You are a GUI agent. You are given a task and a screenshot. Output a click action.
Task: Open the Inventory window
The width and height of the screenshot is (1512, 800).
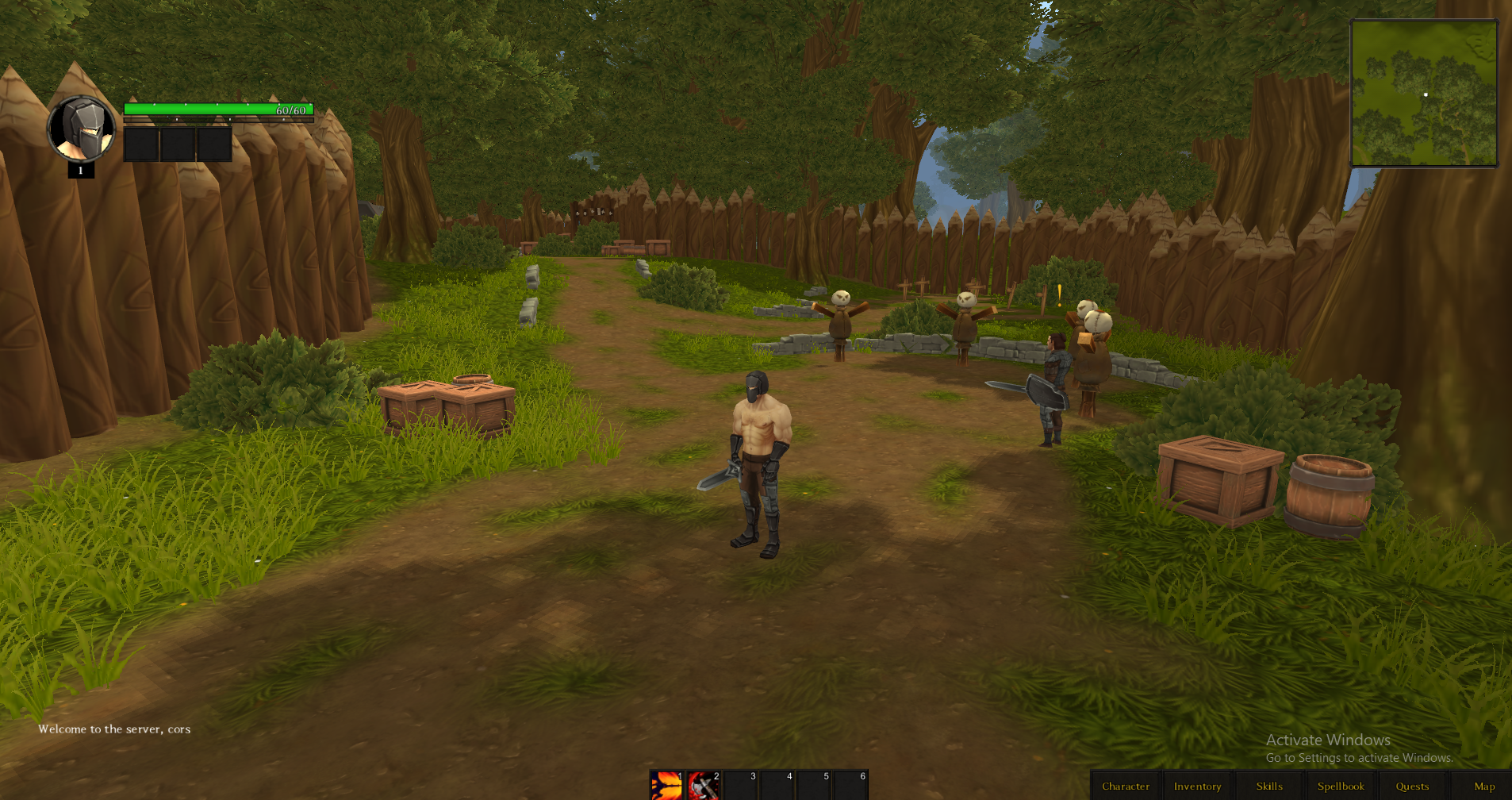pos(1197,786)
